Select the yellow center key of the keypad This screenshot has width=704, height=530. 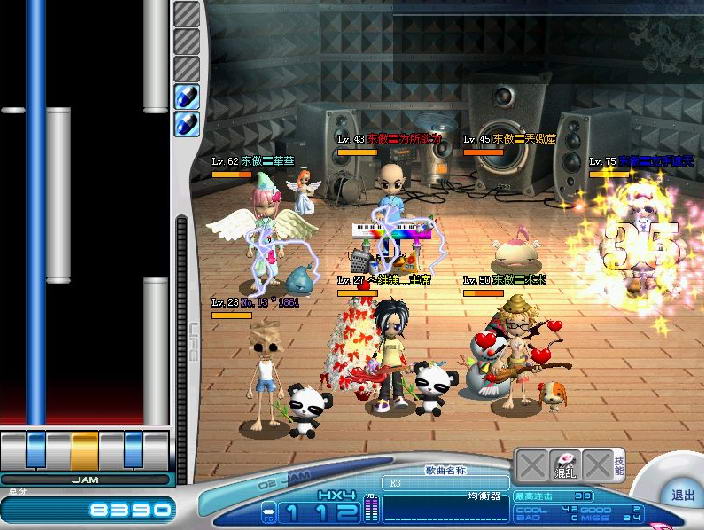pos(84,448)
